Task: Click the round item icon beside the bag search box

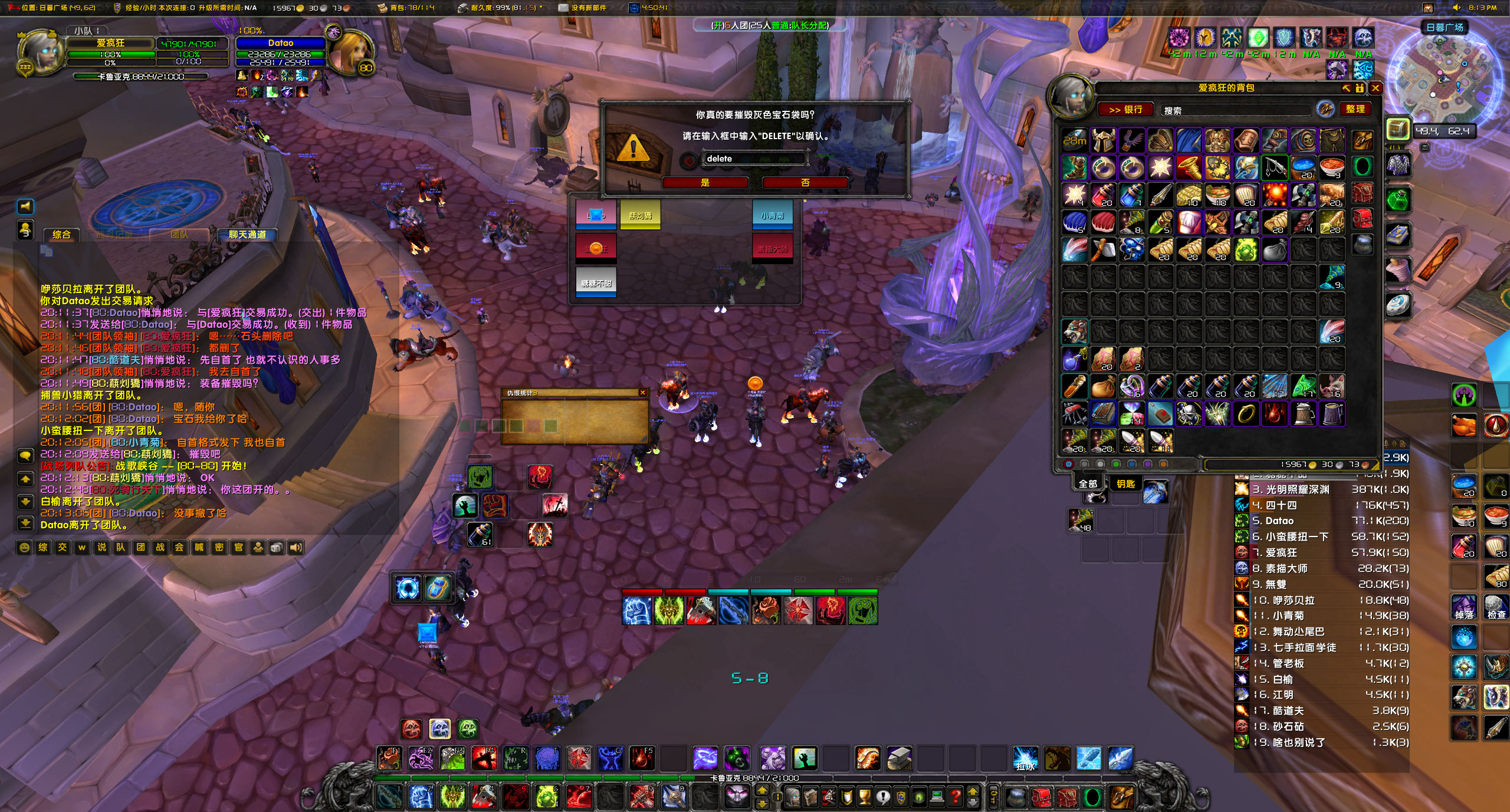Action: pos(1324,109)
